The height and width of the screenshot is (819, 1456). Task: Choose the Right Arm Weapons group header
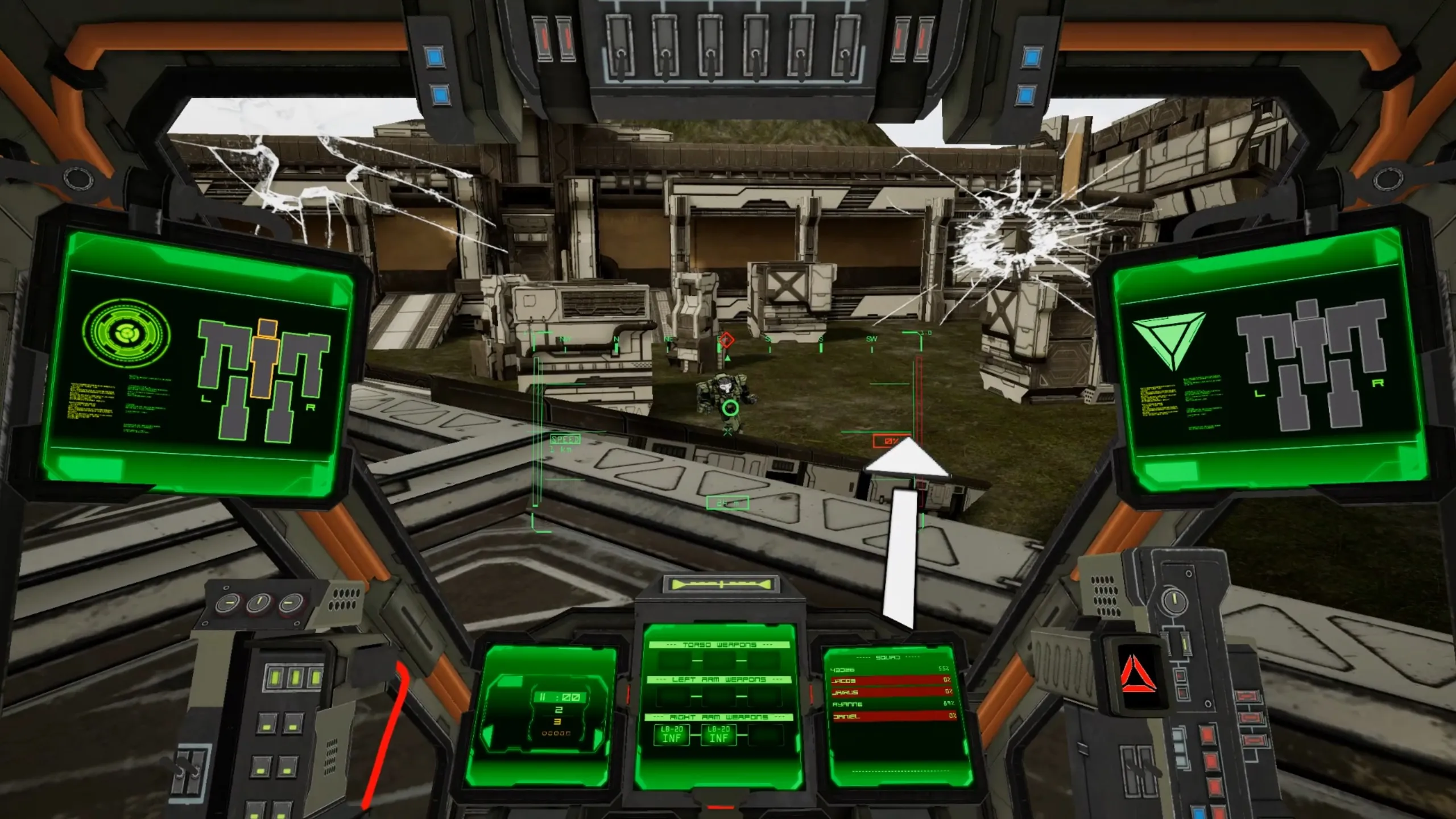(x=719, y=717)
